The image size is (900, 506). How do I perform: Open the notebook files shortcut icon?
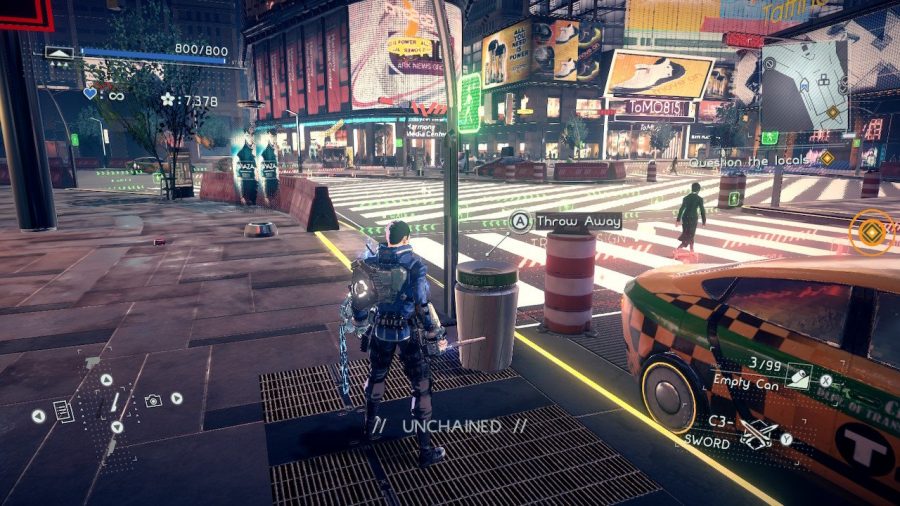click(63, 410)
